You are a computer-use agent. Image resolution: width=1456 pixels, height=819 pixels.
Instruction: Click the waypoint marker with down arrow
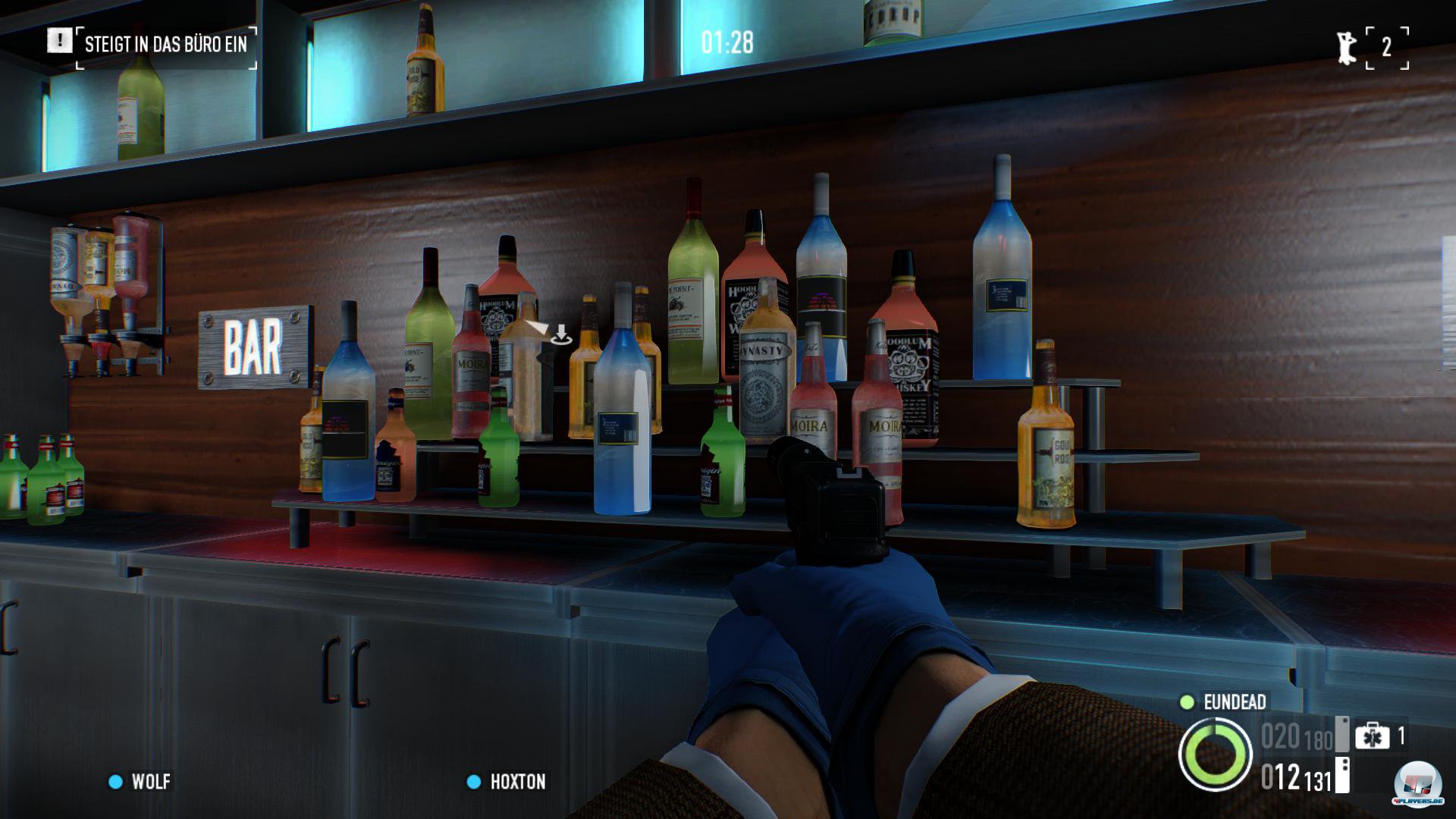point(560,334)
